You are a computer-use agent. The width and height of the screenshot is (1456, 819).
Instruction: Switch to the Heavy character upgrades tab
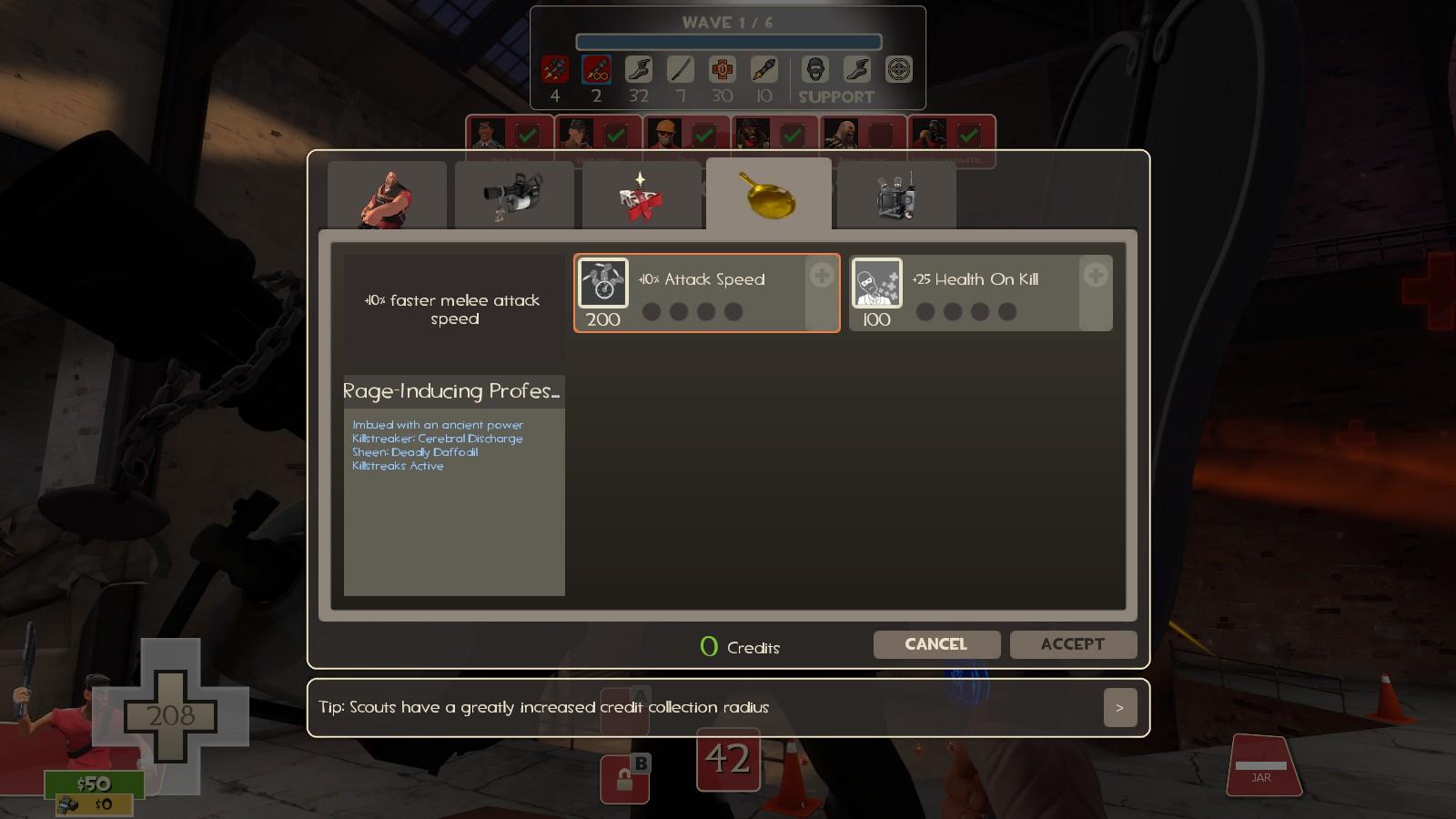tap(387, 196)
